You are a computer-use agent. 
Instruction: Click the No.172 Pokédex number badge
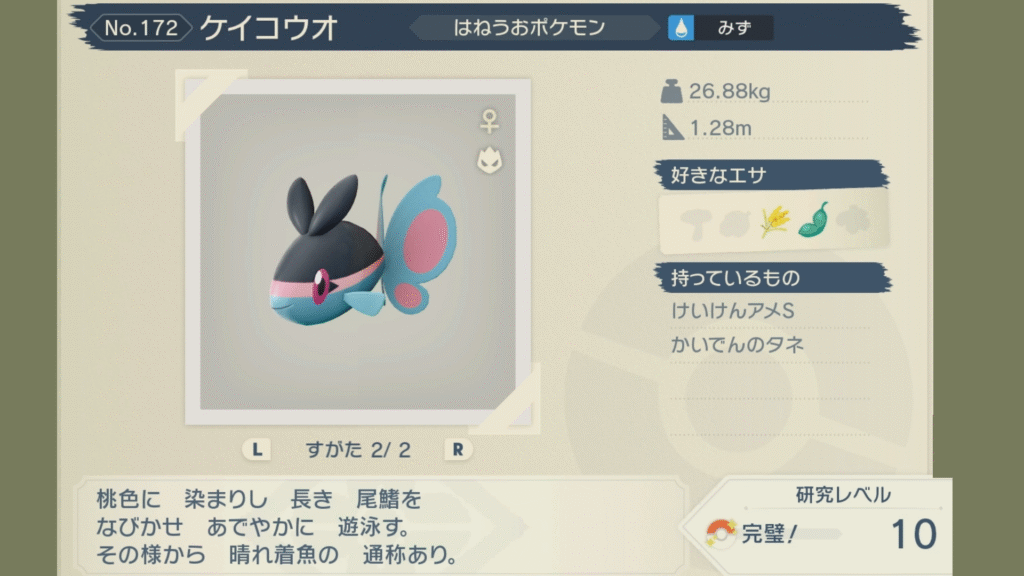point(141,28)
